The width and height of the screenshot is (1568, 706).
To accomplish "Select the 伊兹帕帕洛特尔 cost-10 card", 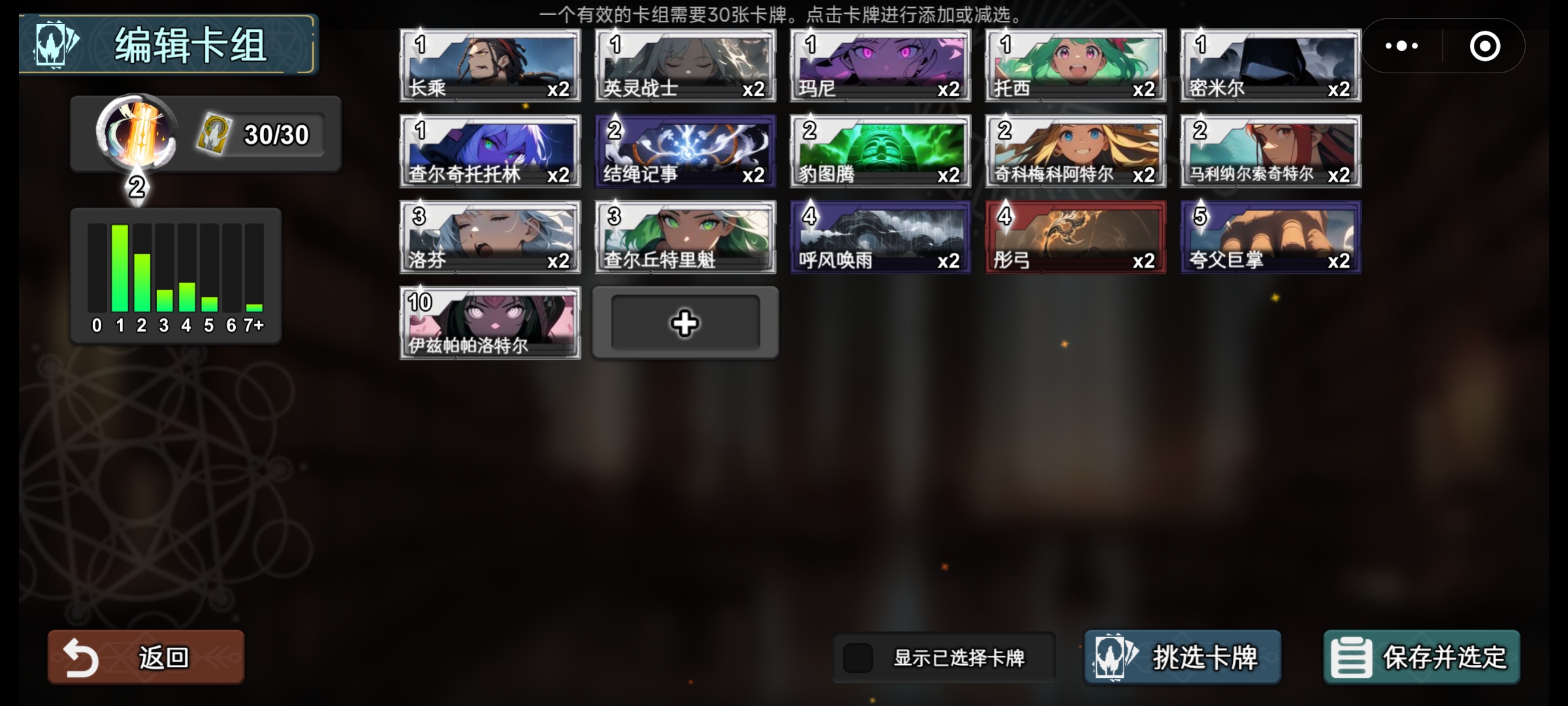I will (490, 322).
